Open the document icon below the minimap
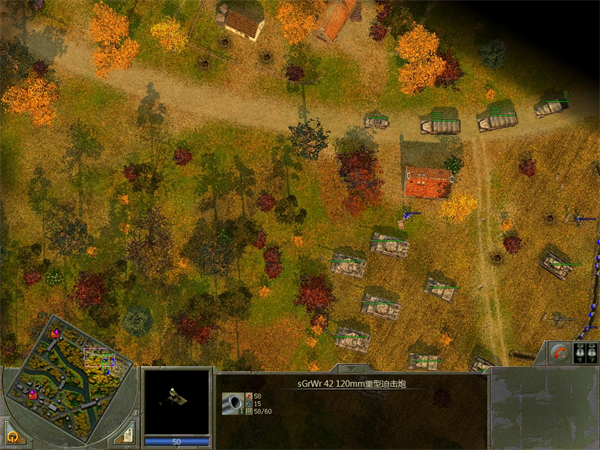 pyautogui.click(x=126, y=436)
